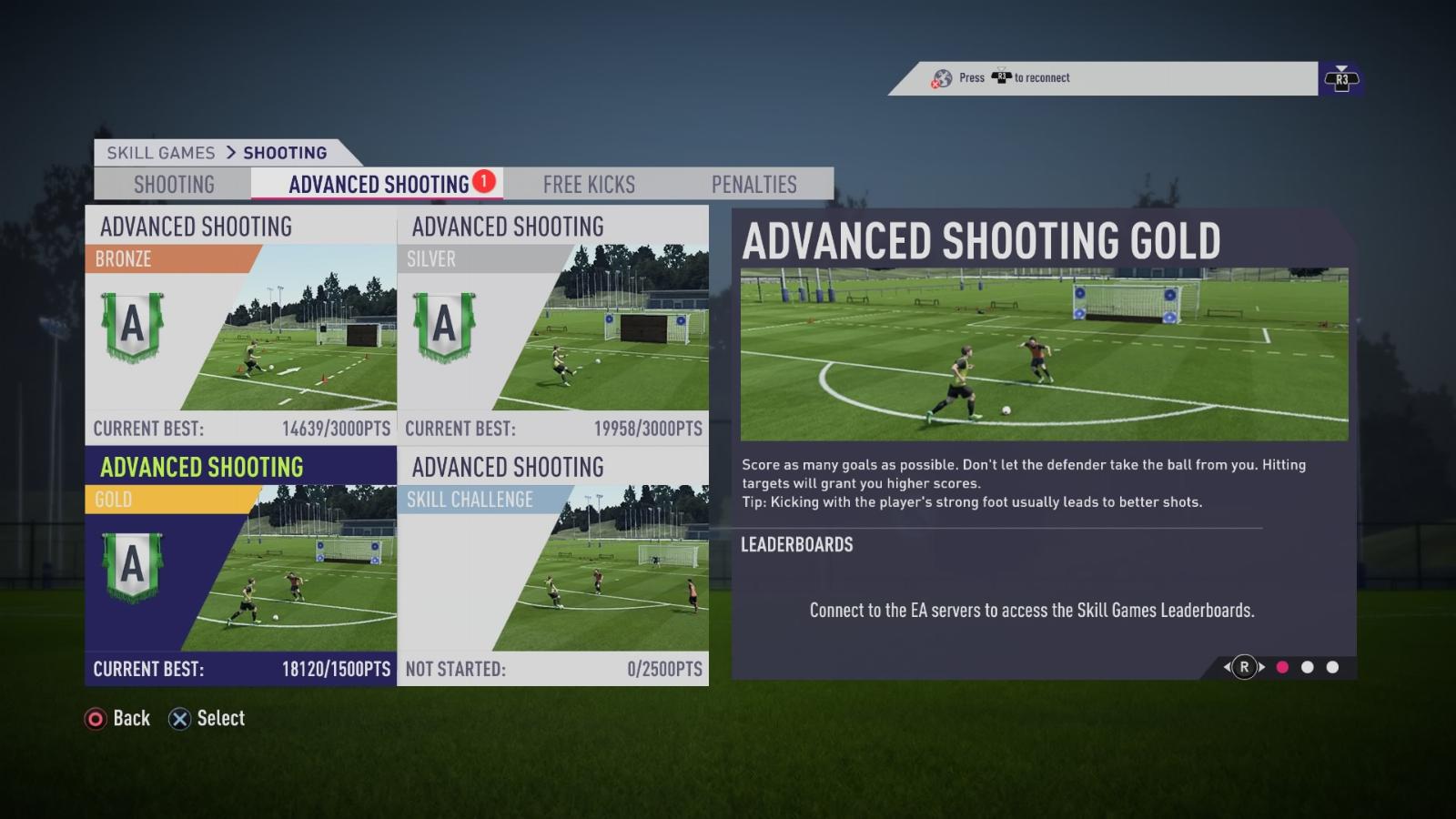Switch to the Shooting tab
The width and height of the screenshot is (1456, 819).
[x=174, y=185]
